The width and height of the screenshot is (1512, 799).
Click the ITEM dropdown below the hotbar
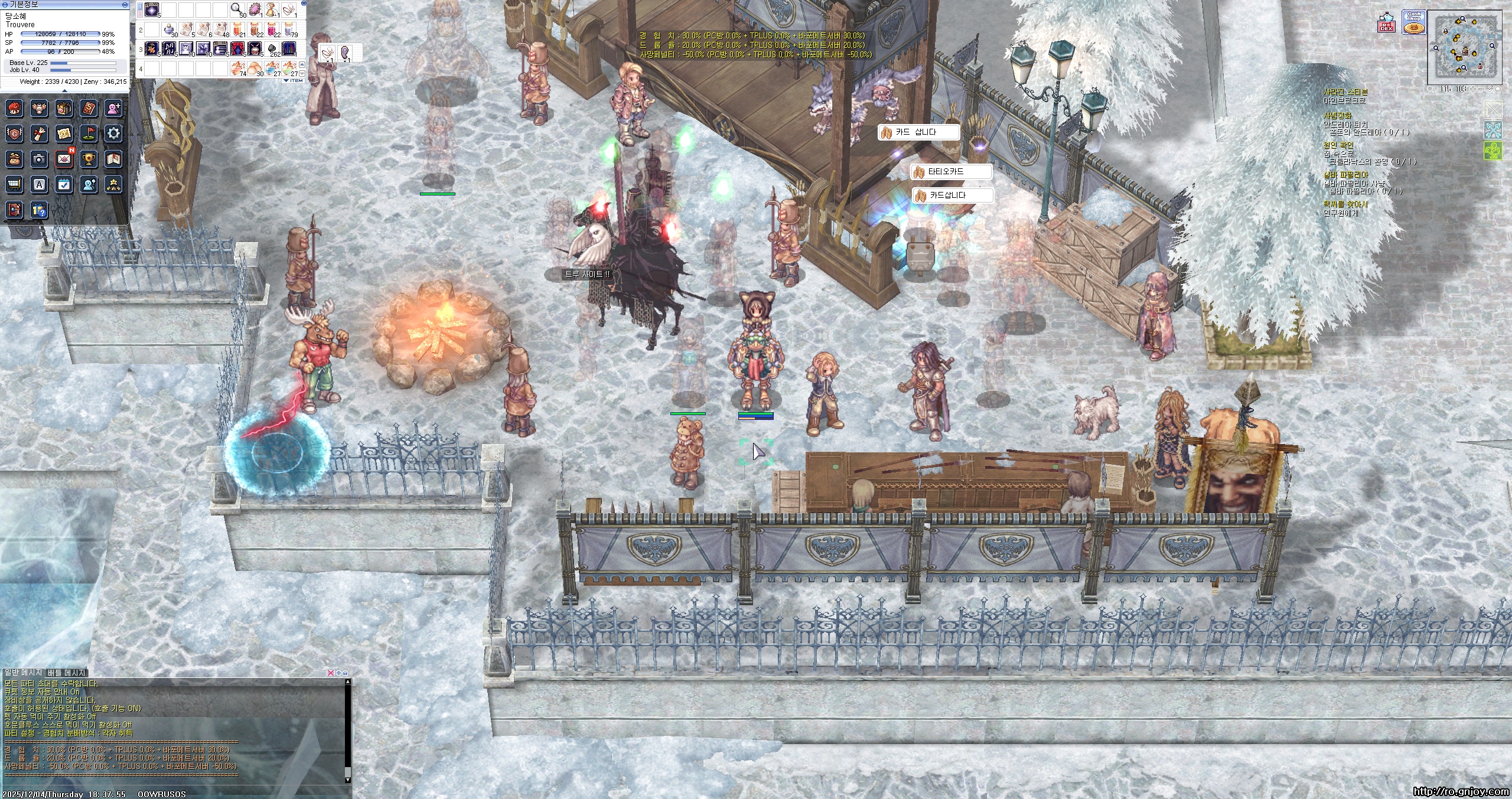pos(294,80)
